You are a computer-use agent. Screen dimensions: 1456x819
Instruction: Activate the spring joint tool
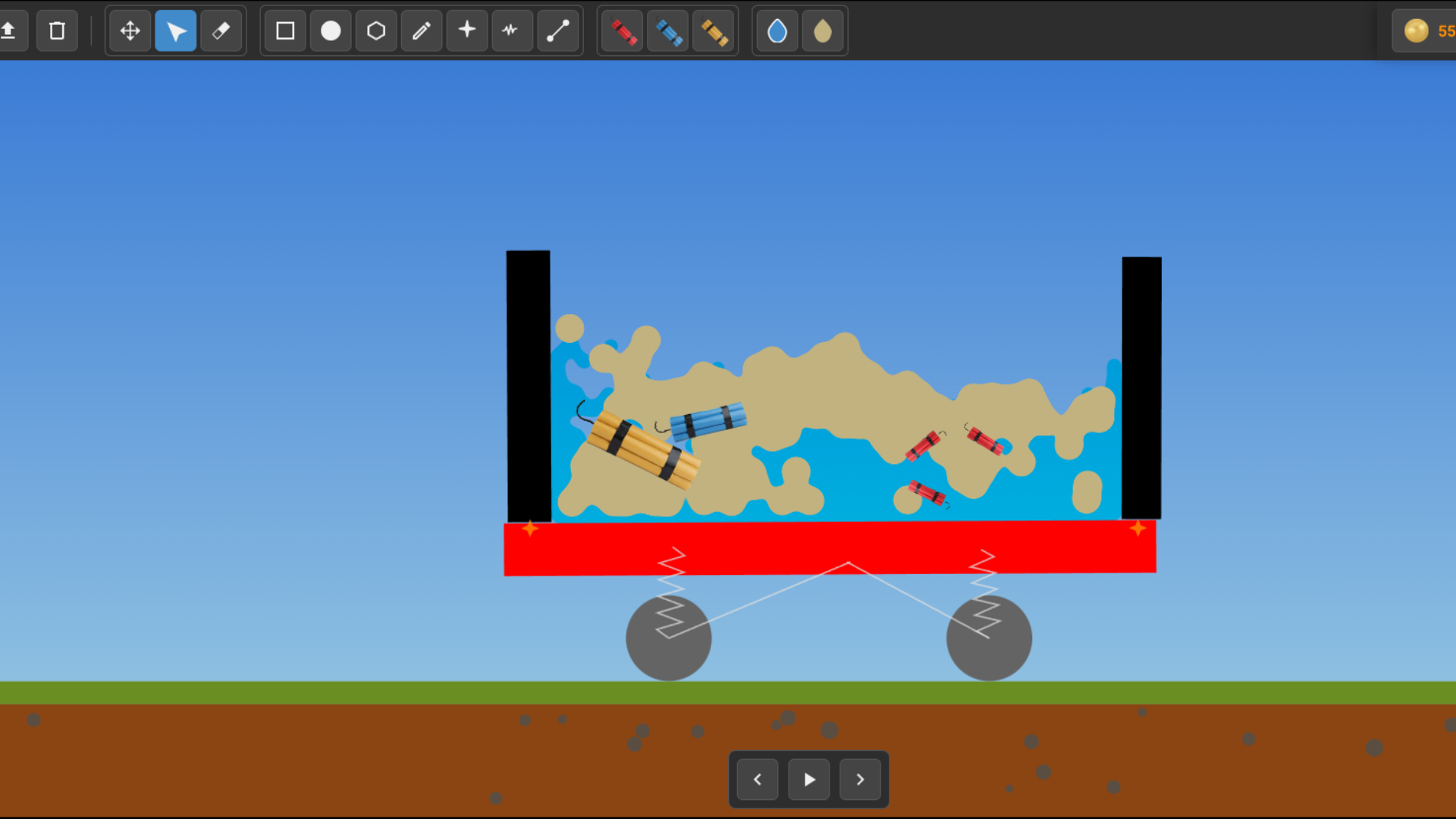click(x=513, y=31)
